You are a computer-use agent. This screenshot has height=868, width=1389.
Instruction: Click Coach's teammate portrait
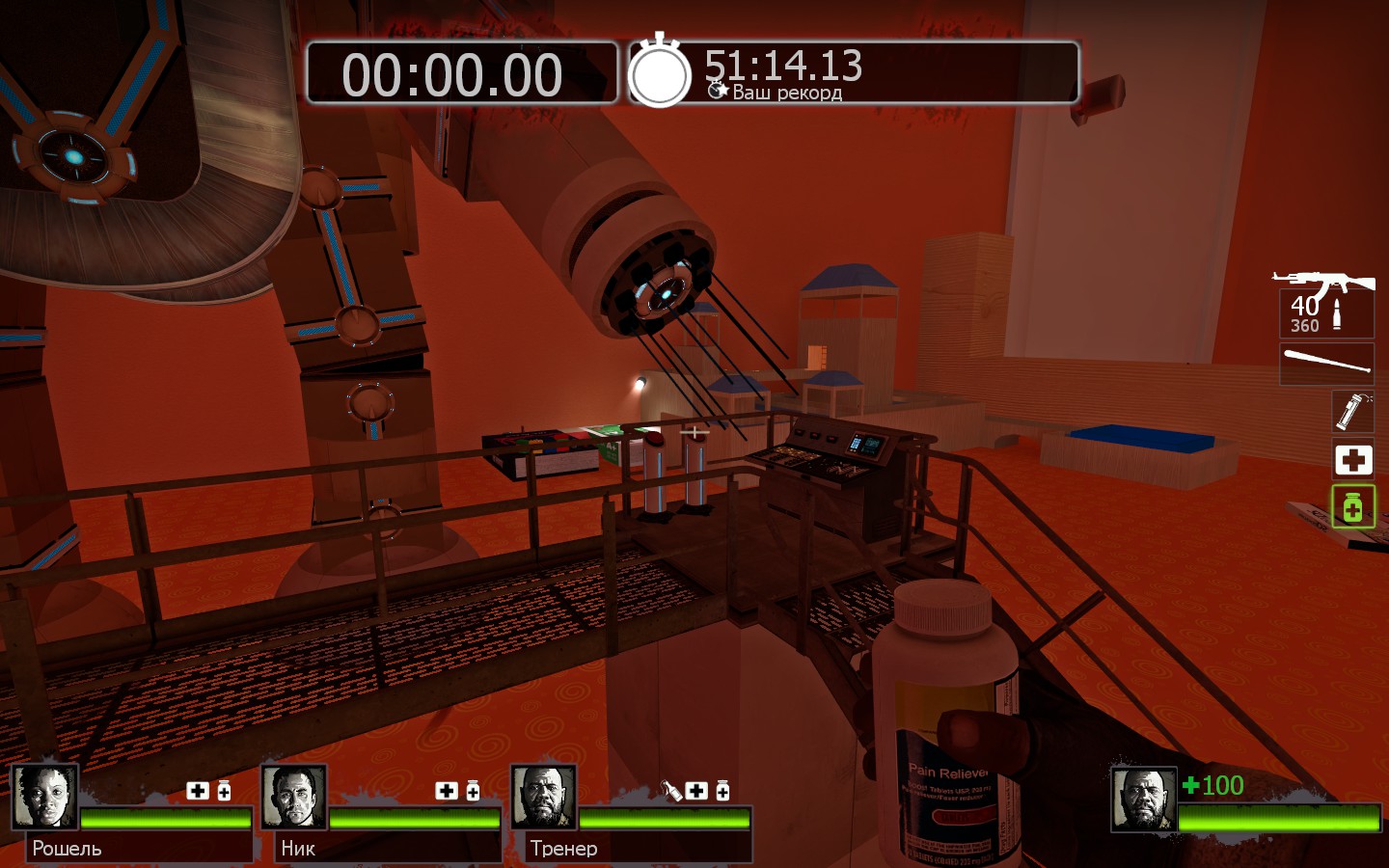pyautogui.click(x=544, y=798)
